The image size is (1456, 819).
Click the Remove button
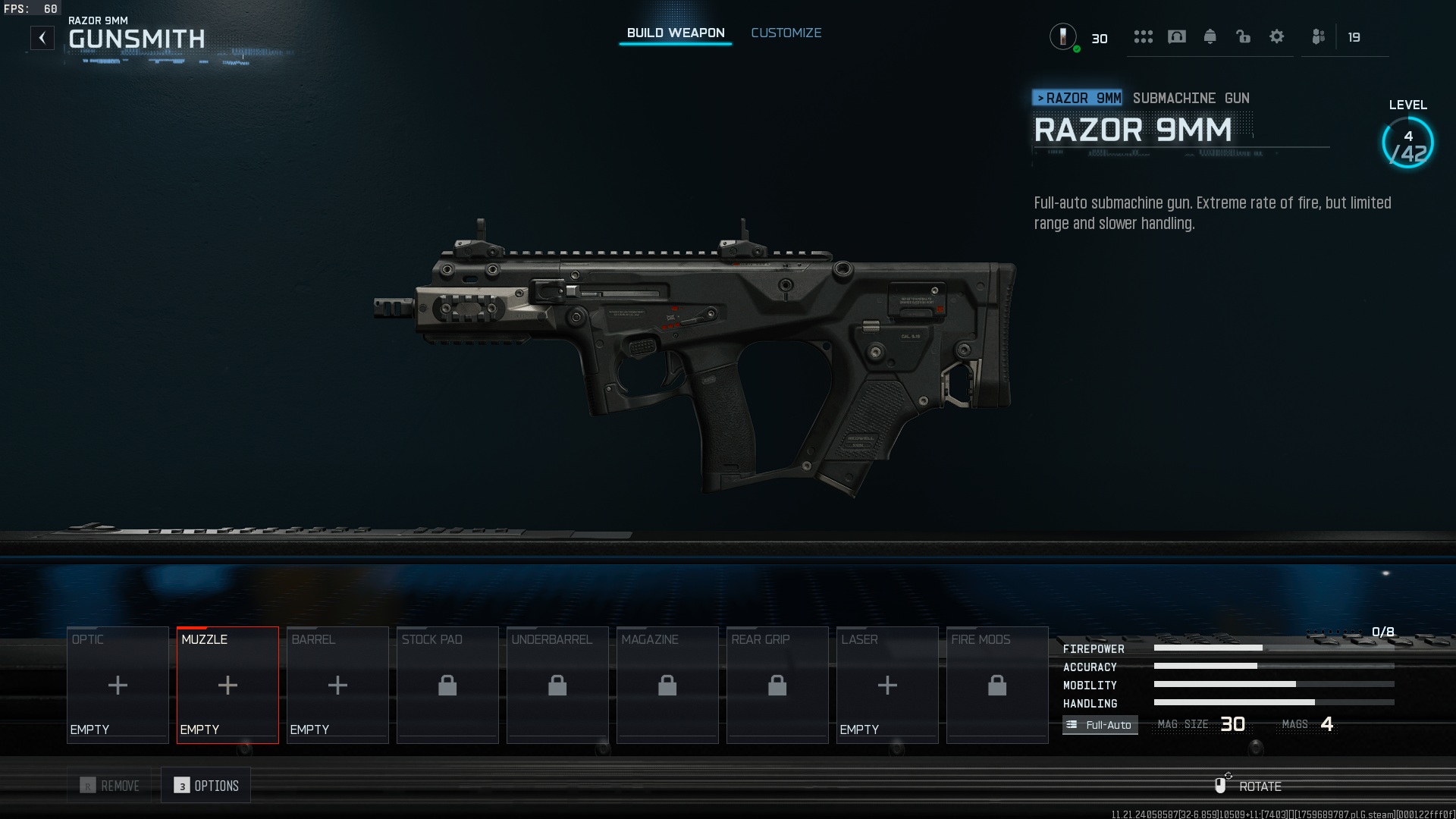tap(111, 786)
